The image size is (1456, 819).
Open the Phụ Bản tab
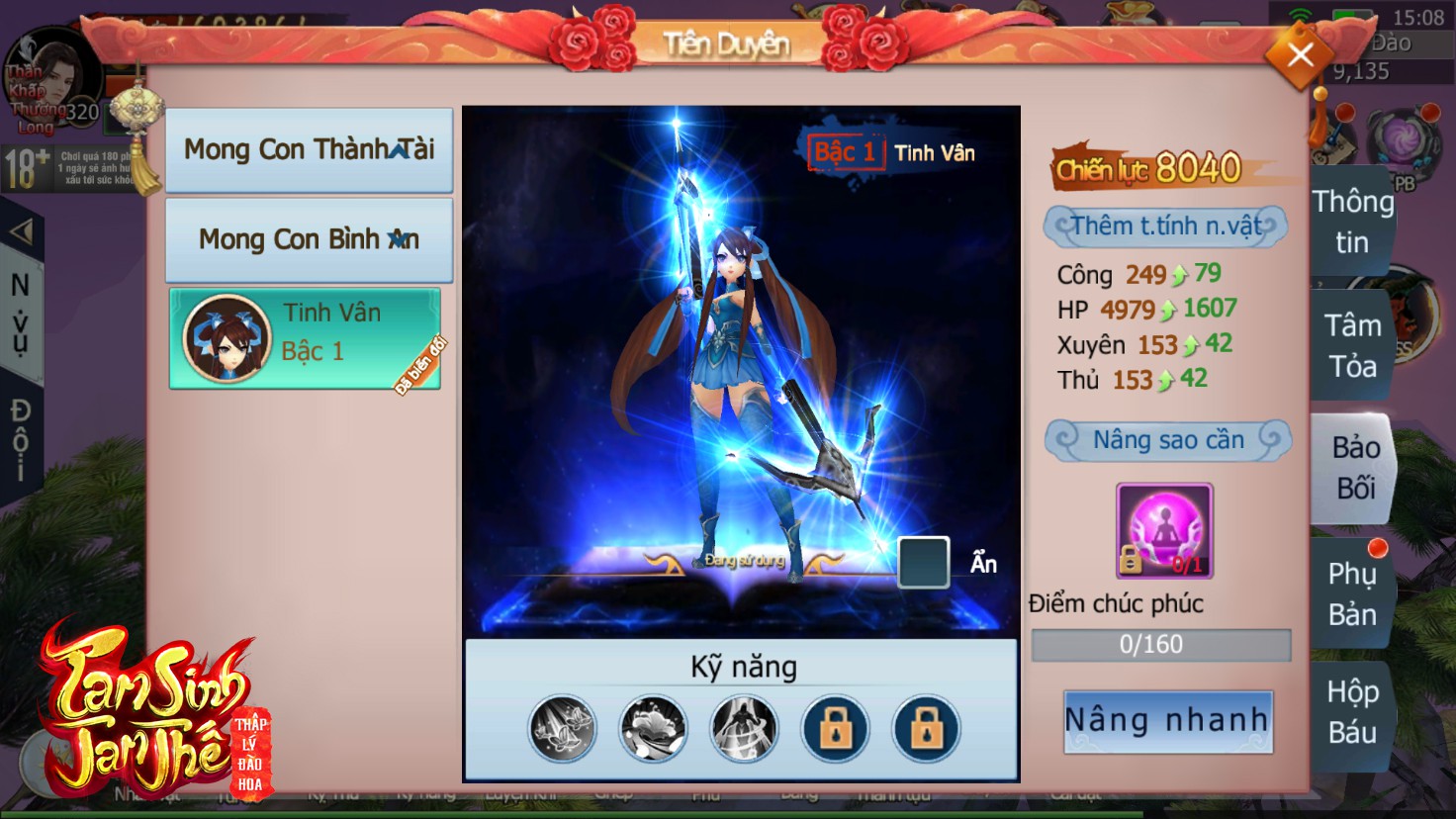click(1352, 593)
